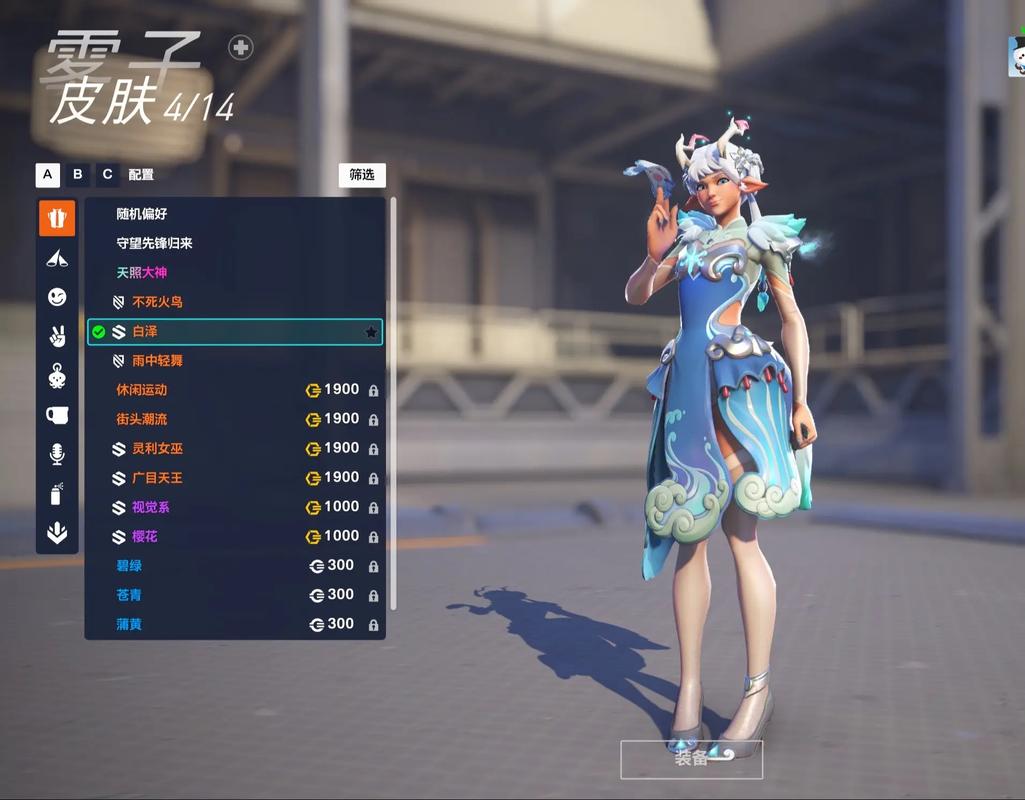Open the emote smiley face category
The image size is (1025, 800).
pos(57,297)
